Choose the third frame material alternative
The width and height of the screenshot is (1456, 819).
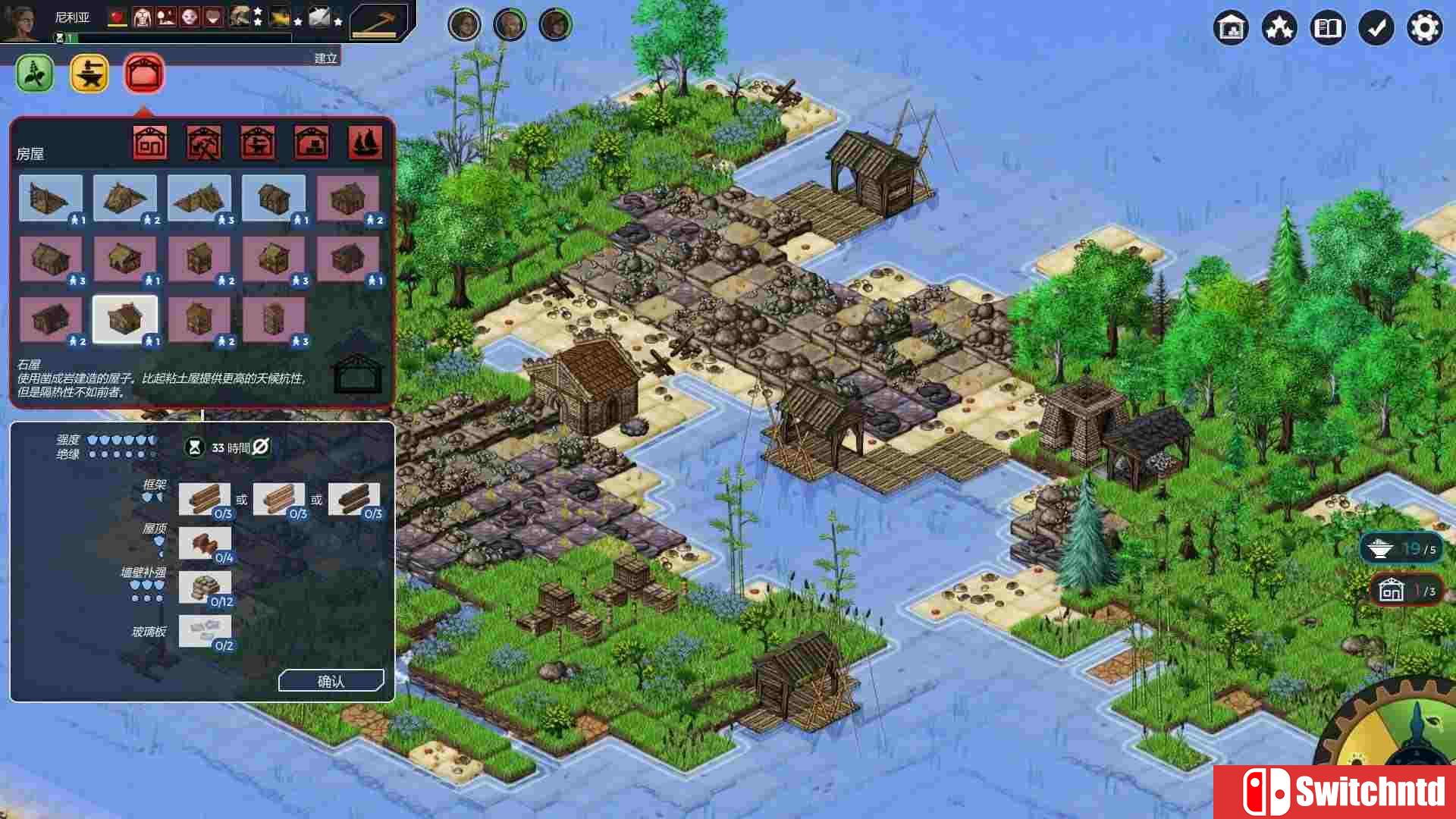(354, 498)
